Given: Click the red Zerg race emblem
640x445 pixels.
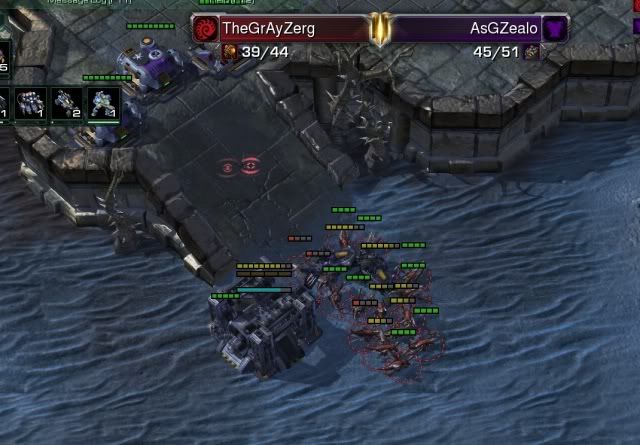Looking at the screenshot, I should tap(206, 28).
